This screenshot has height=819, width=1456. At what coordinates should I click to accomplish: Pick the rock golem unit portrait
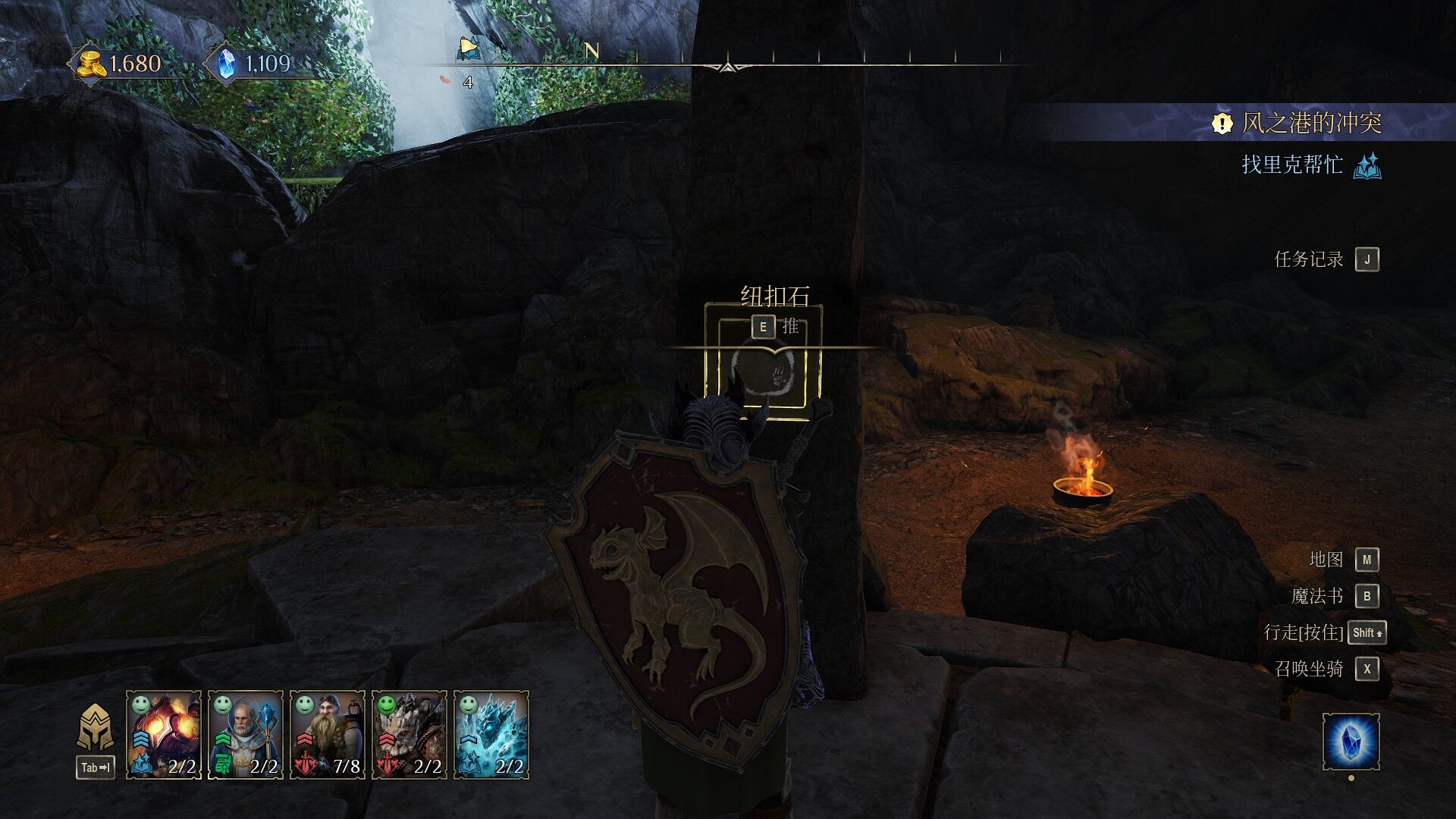click(409, 734)
